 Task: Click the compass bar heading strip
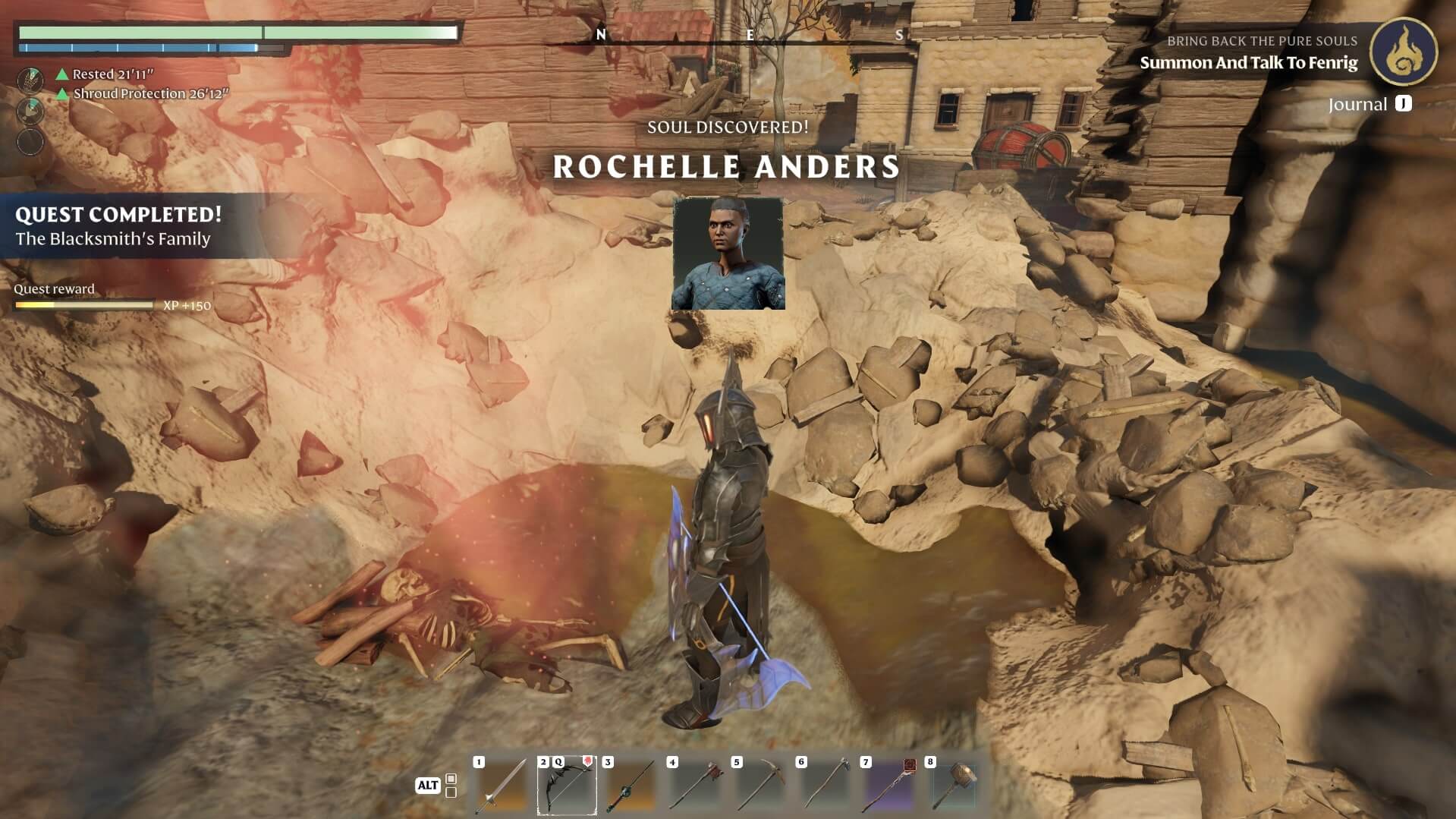(x=749, y=36)
